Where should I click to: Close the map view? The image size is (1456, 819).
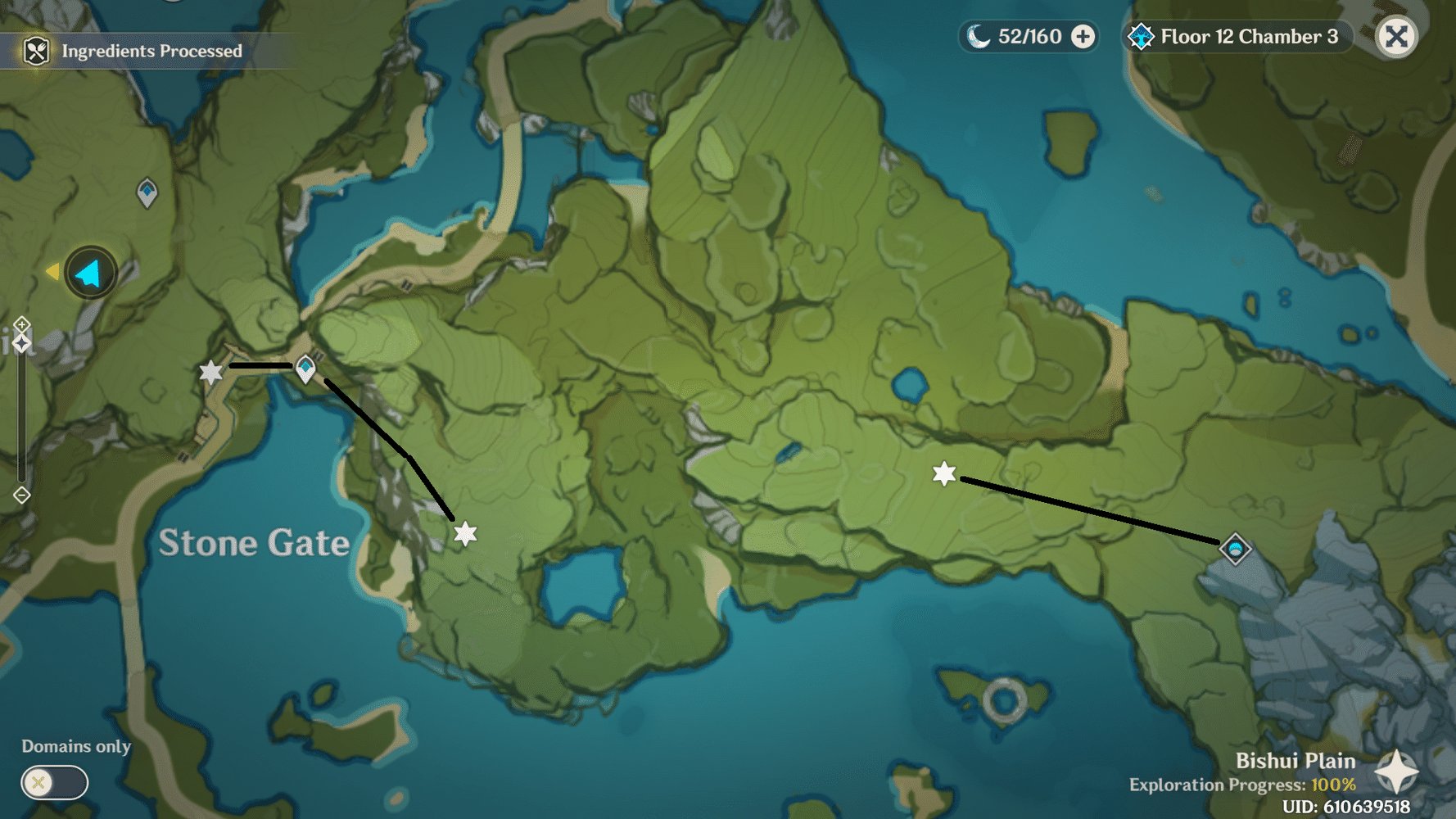tap(1396, 36)
